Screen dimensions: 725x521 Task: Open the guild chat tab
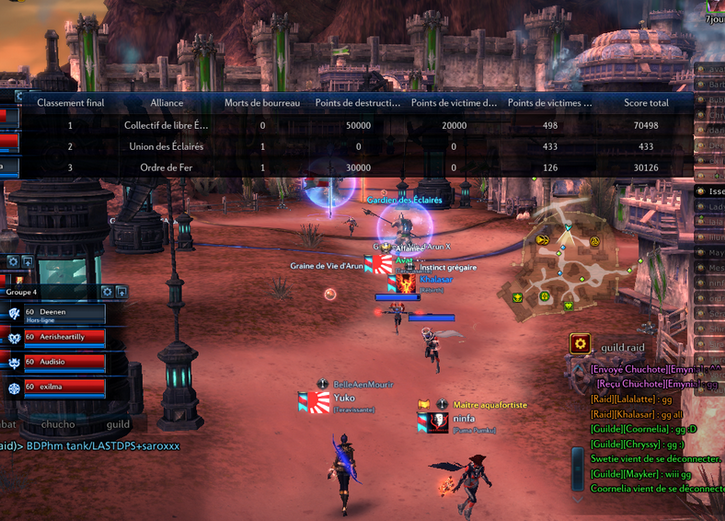[118, 425]
